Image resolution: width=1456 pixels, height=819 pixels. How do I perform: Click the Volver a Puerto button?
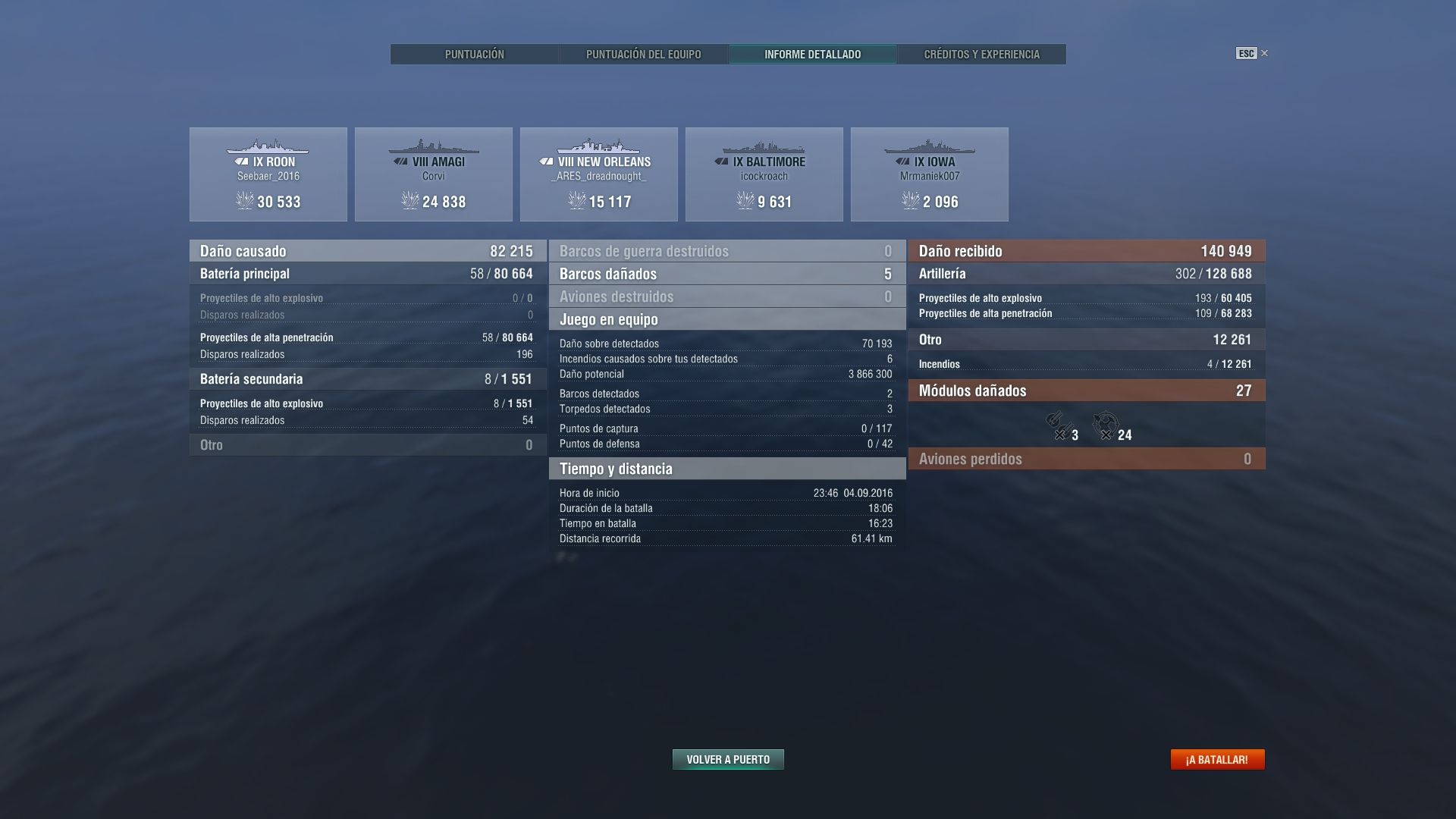pyautogui.click(x=727, y=758)
